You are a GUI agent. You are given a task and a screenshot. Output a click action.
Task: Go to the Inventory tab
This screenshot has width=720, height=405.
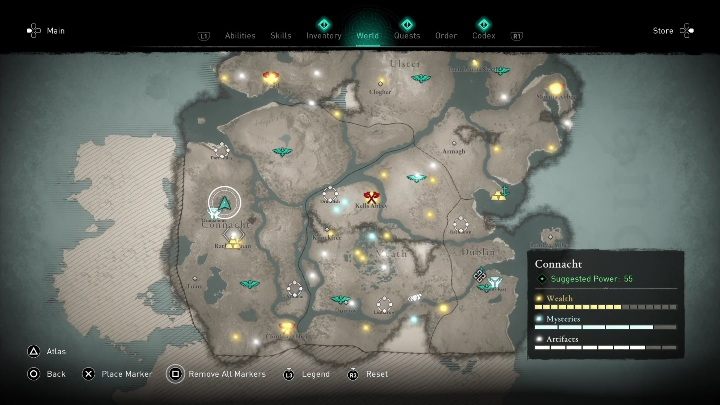324,35
